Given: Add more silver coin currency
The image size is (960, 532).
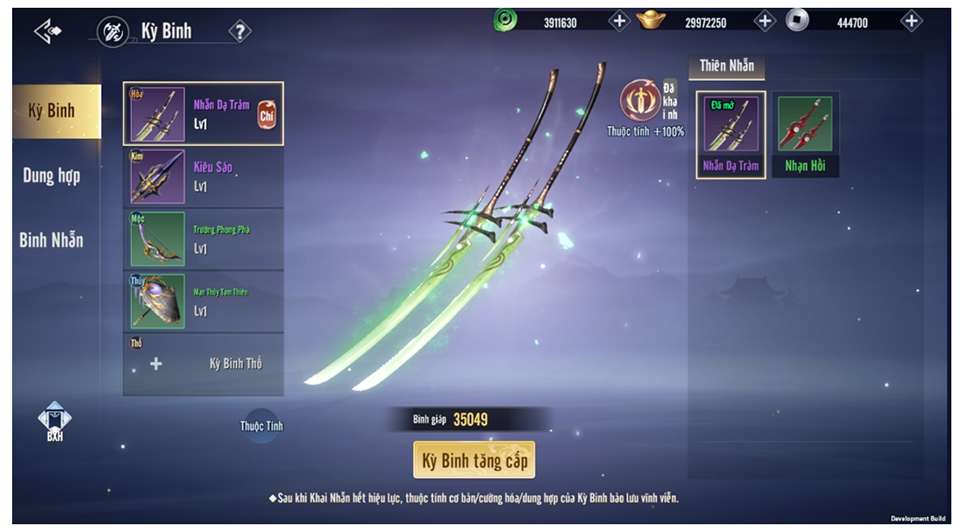Looking at the screenshot, I should point(911,21).
